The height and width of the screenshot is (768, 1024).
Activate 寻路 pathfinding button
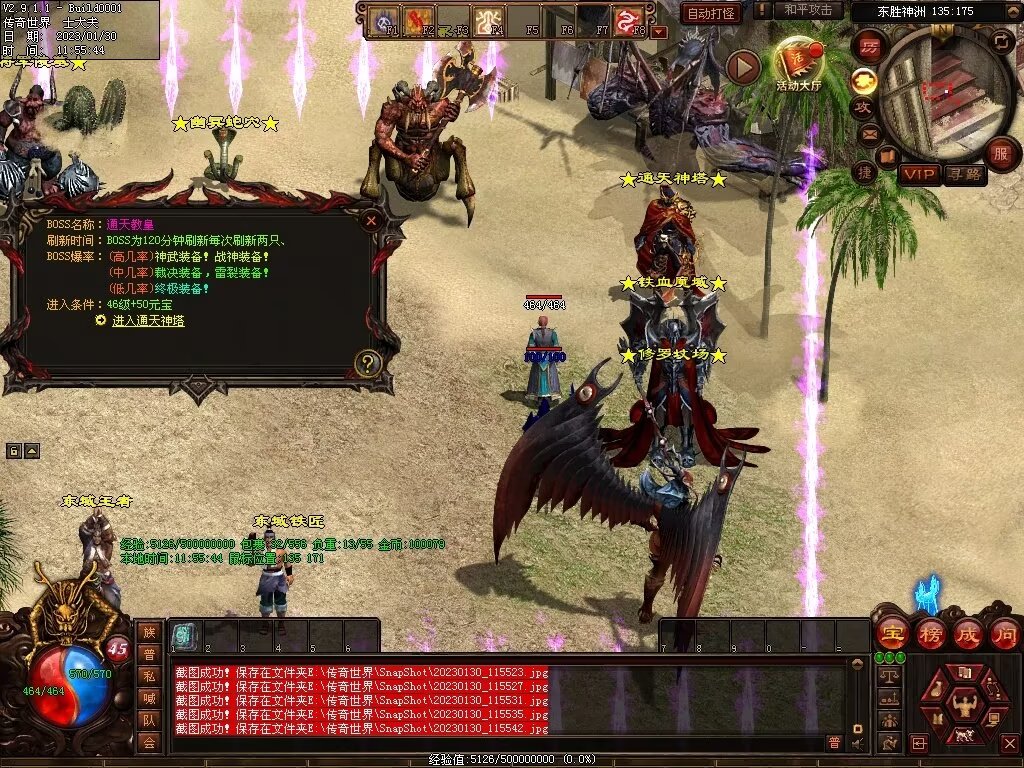[965, 174]
